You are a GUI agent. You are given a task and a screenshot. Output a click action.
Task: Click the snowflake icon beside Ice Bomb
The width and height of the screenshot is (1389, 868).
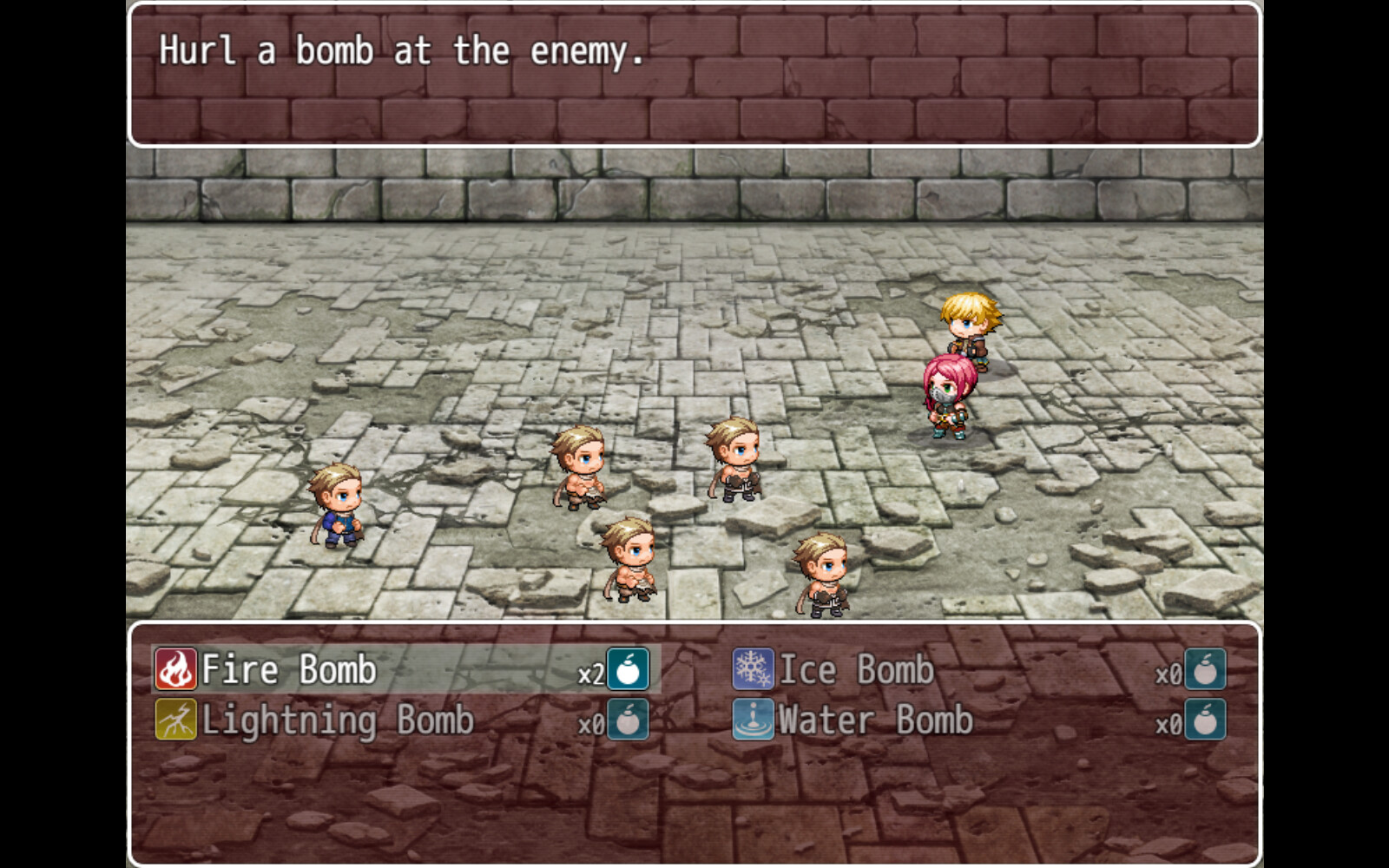(x=752, y=669)
